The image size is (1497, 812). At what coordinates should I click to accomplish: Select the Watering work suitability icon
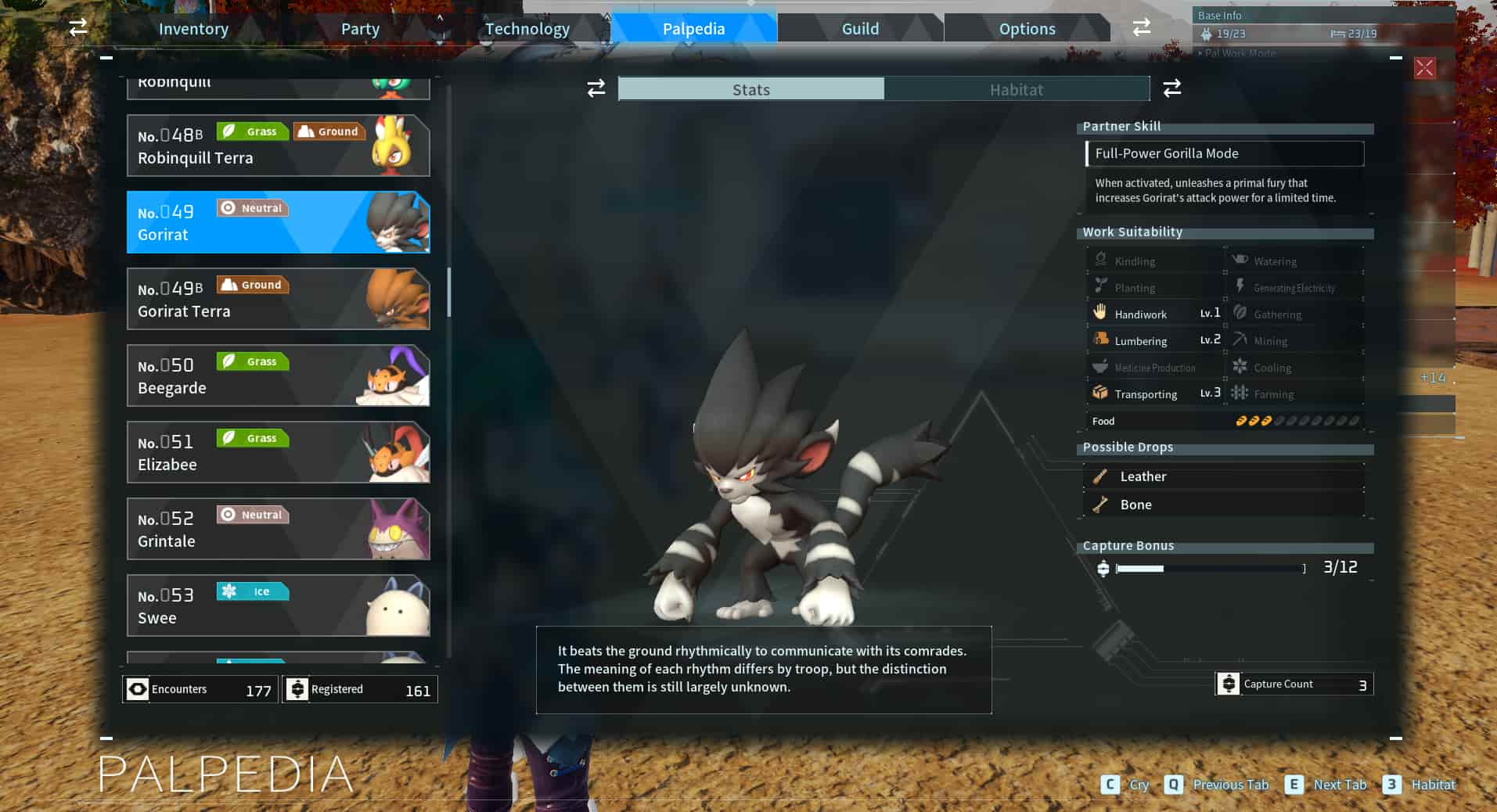[x=1239, y=260]
